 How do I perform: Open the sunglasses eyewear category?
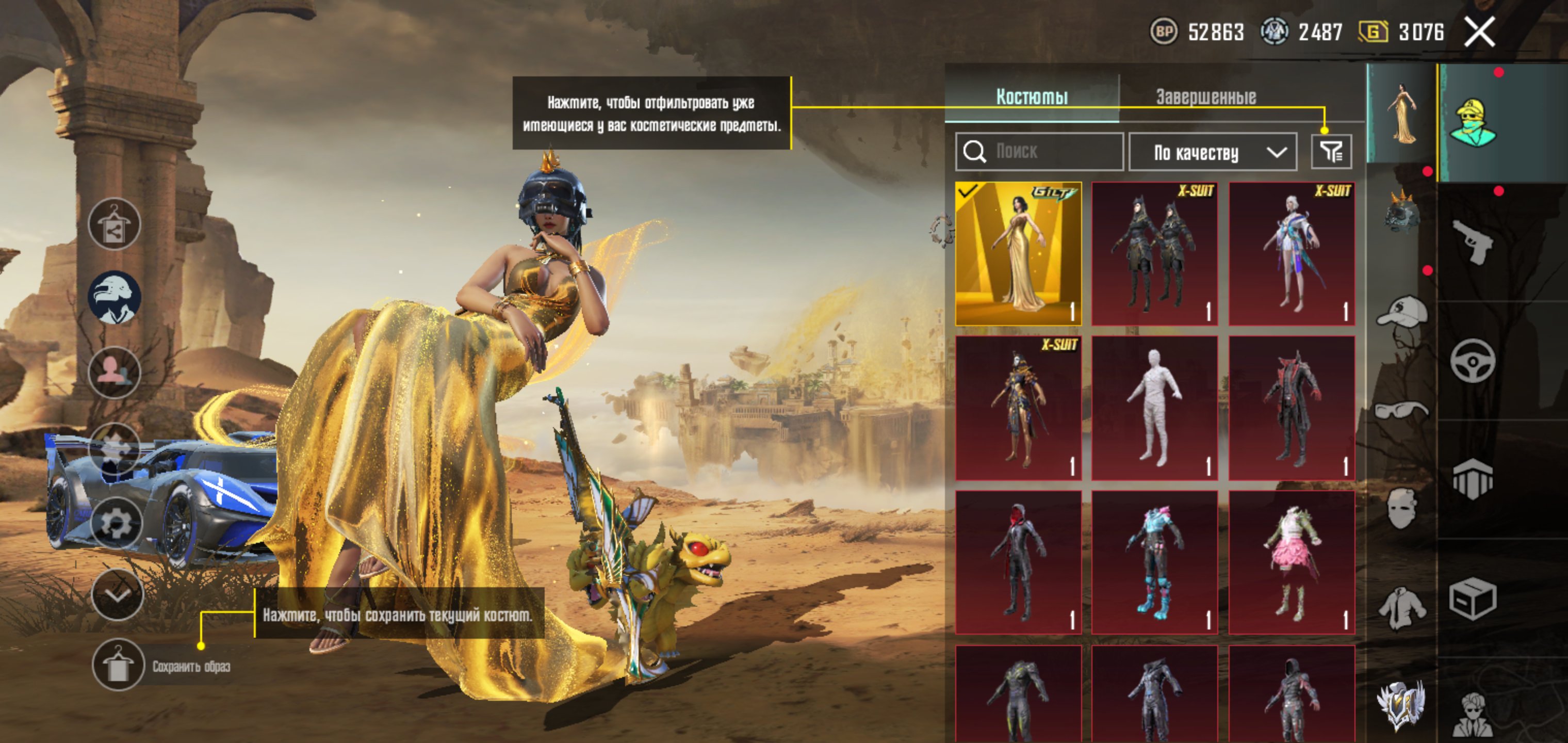[1401, 410]
